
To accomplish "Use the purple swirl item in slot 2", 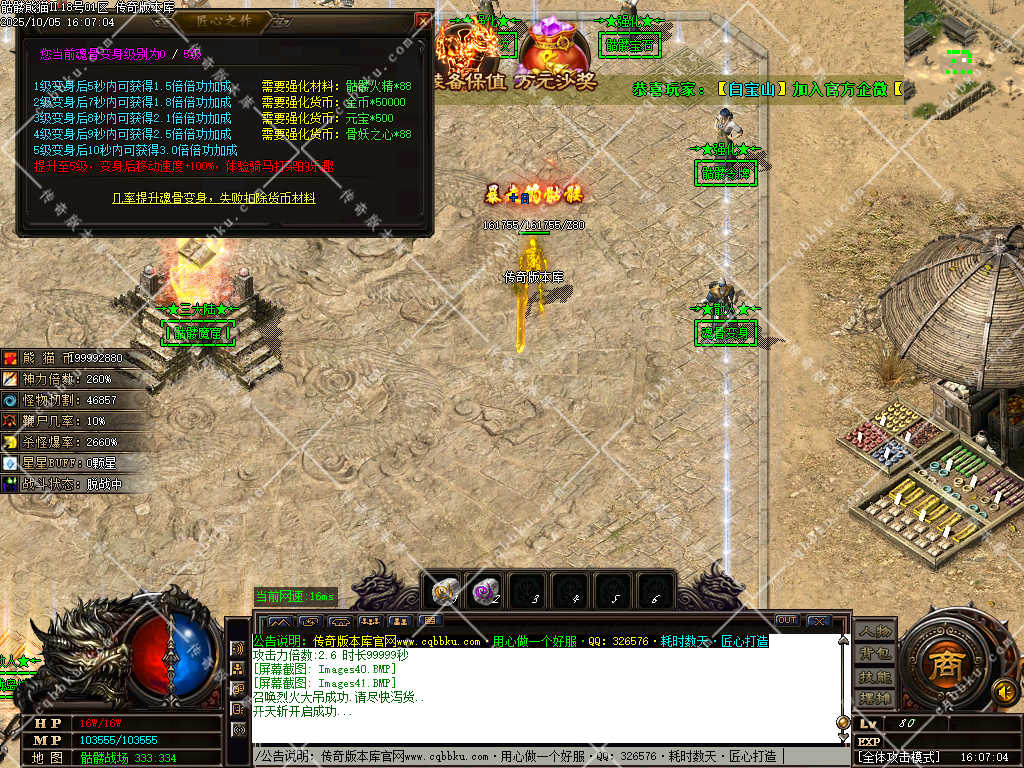I will (x=489, y=591).
